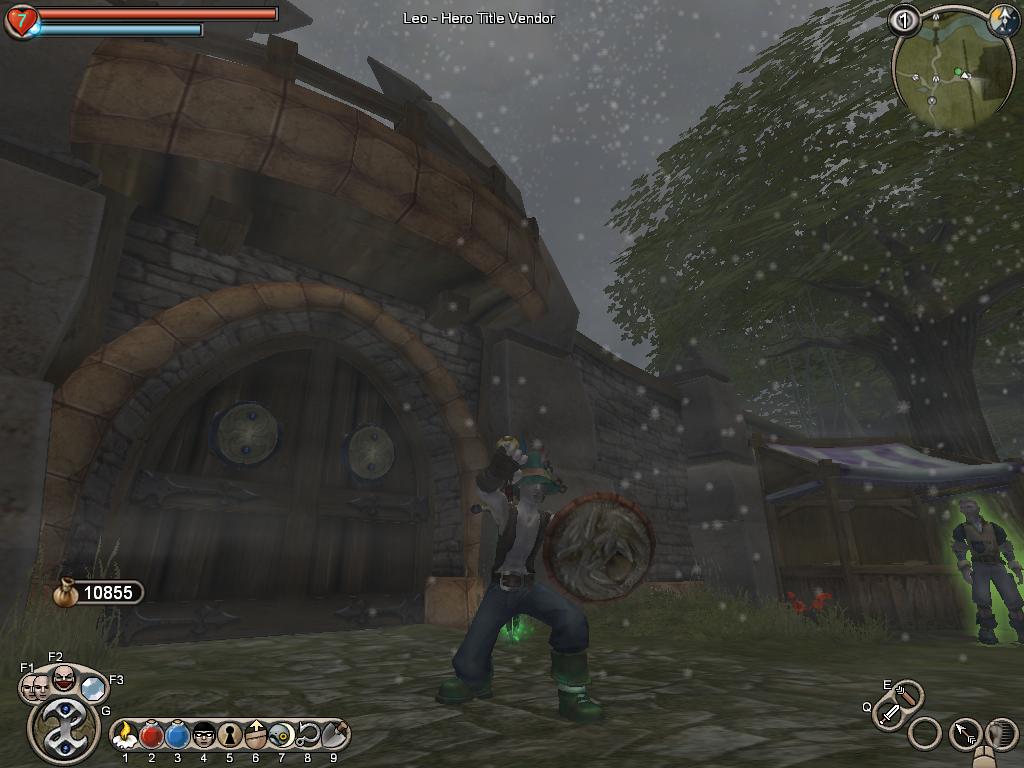Select the fish eye hotbar item

click(281, 736)
